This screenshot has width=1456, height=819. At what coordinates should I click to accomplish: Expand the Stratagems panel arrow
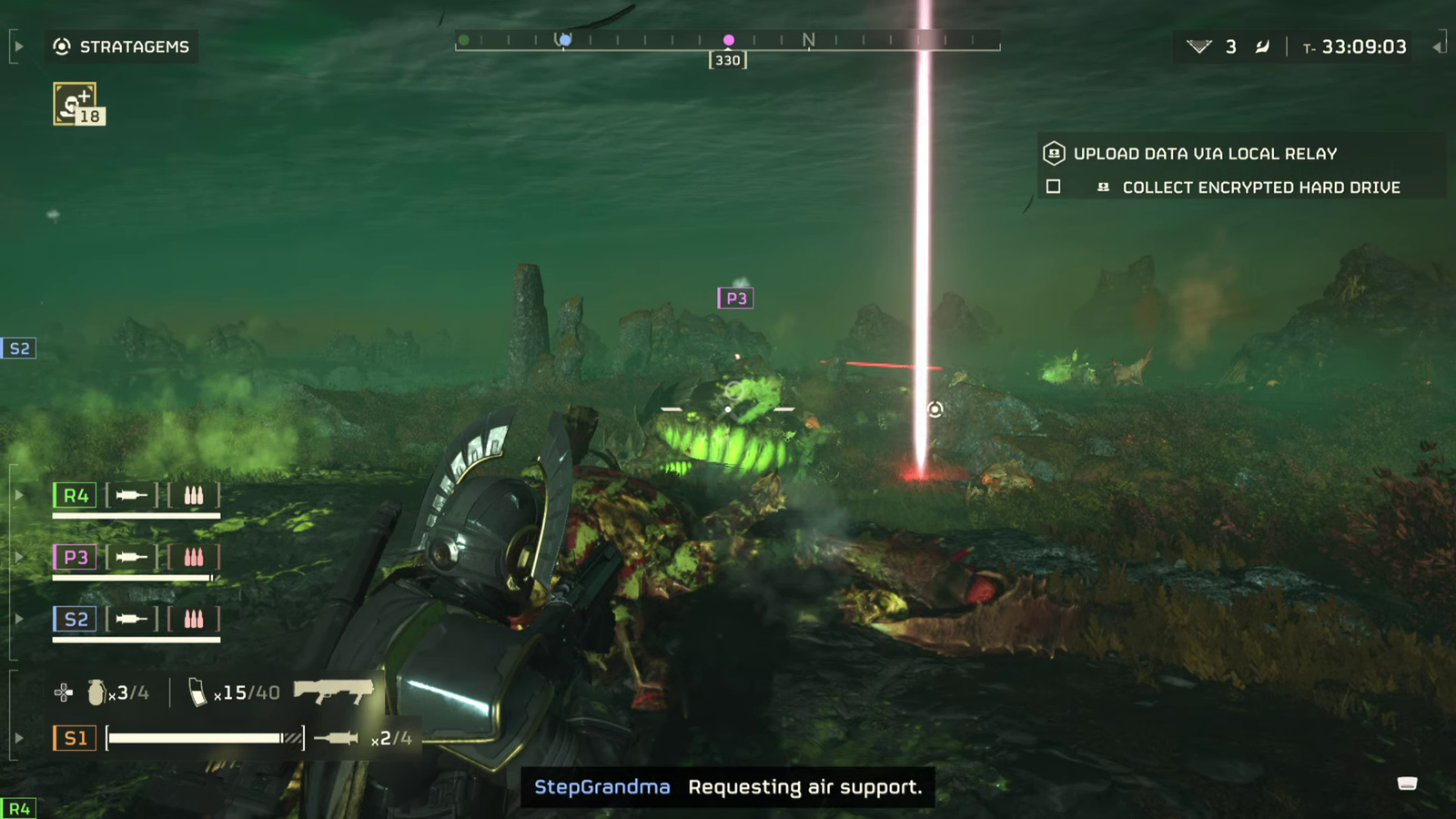[x=18, y=46]
